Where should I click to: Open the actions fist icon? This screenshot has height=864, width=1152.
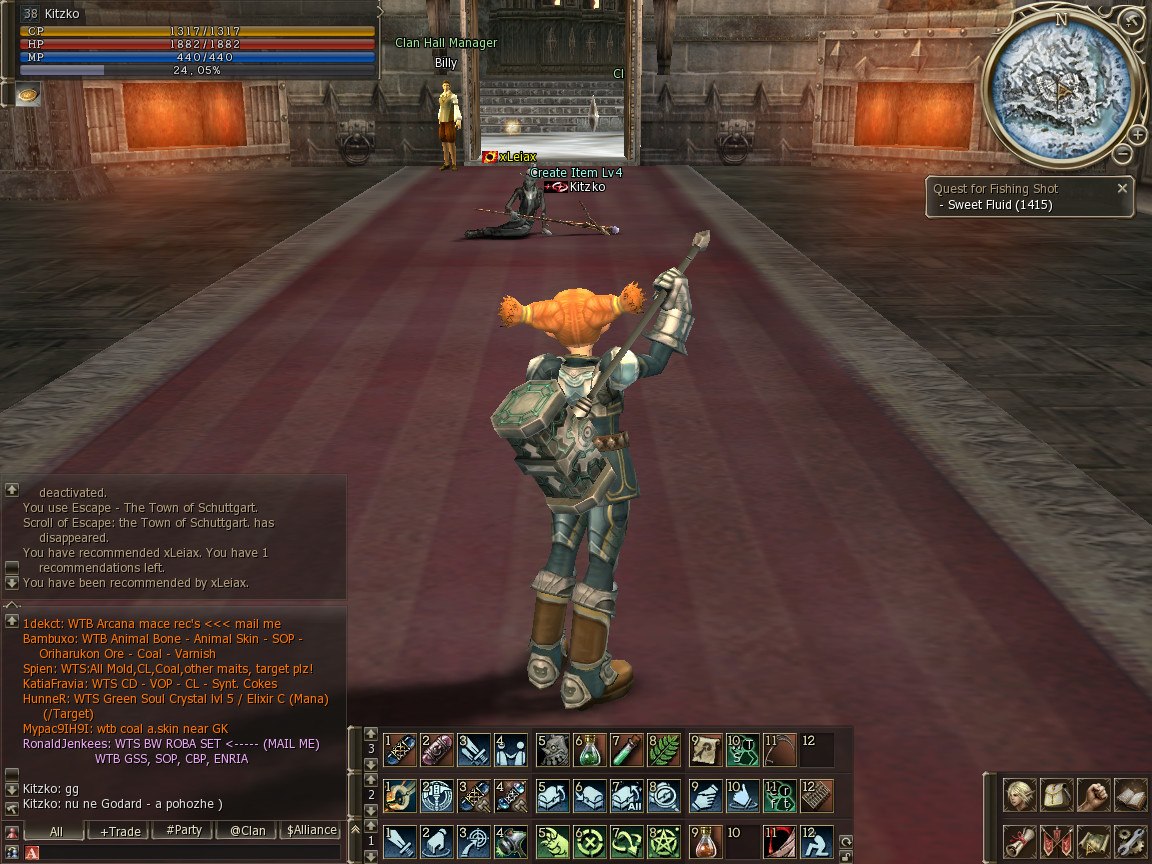click(x=1093, y=796)
